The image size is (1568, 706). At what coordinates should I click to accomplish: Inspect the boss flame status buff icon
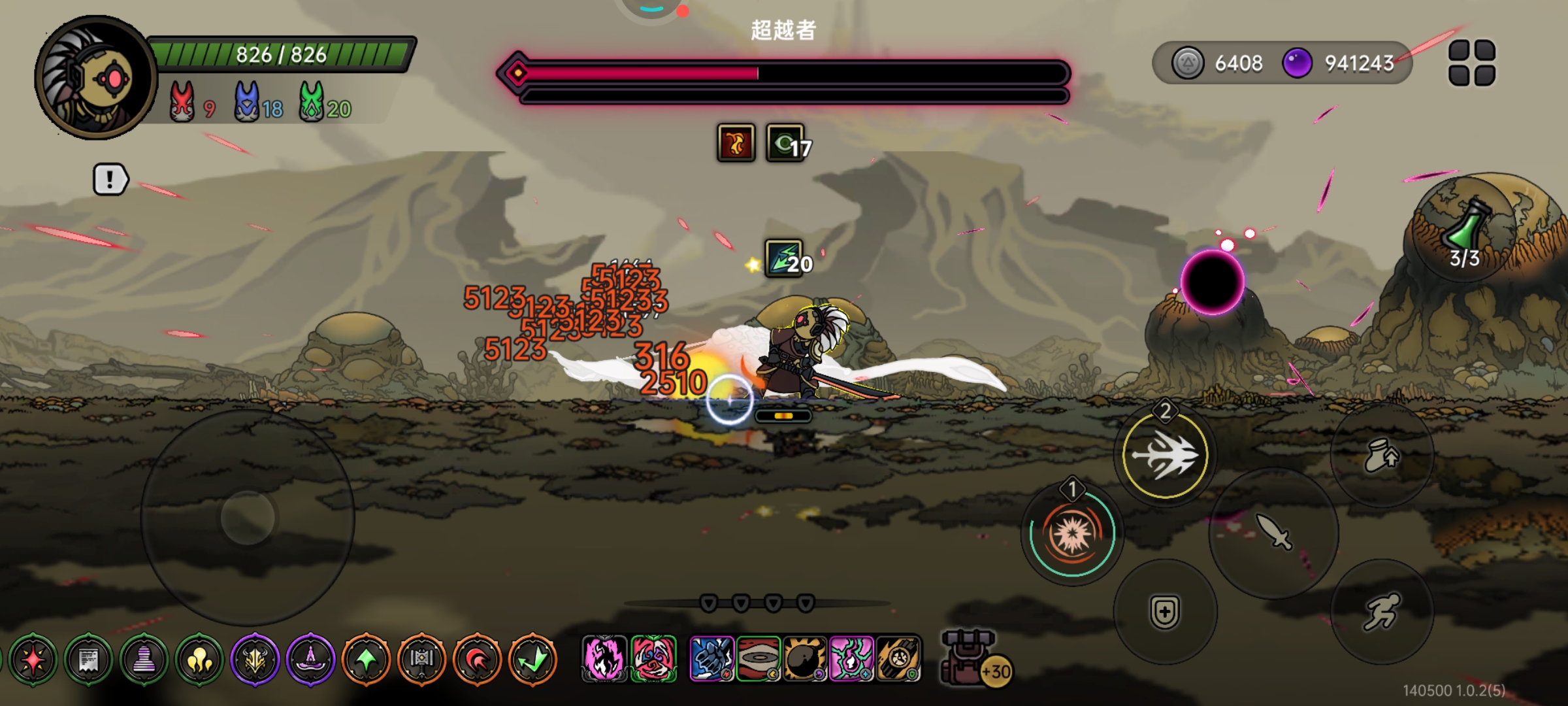tap(736, 143)
